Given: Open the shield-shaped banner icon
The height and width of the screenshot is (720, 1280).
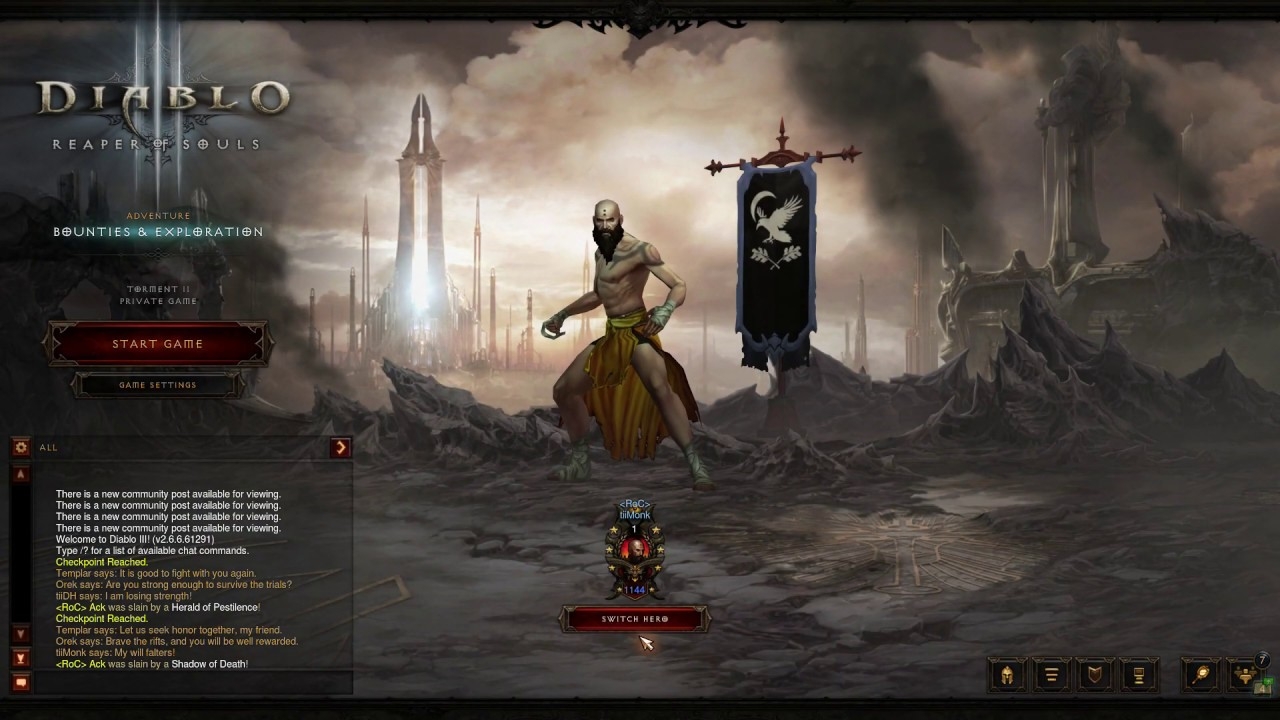Looking at the screenshot, I should coord(1095,675).
